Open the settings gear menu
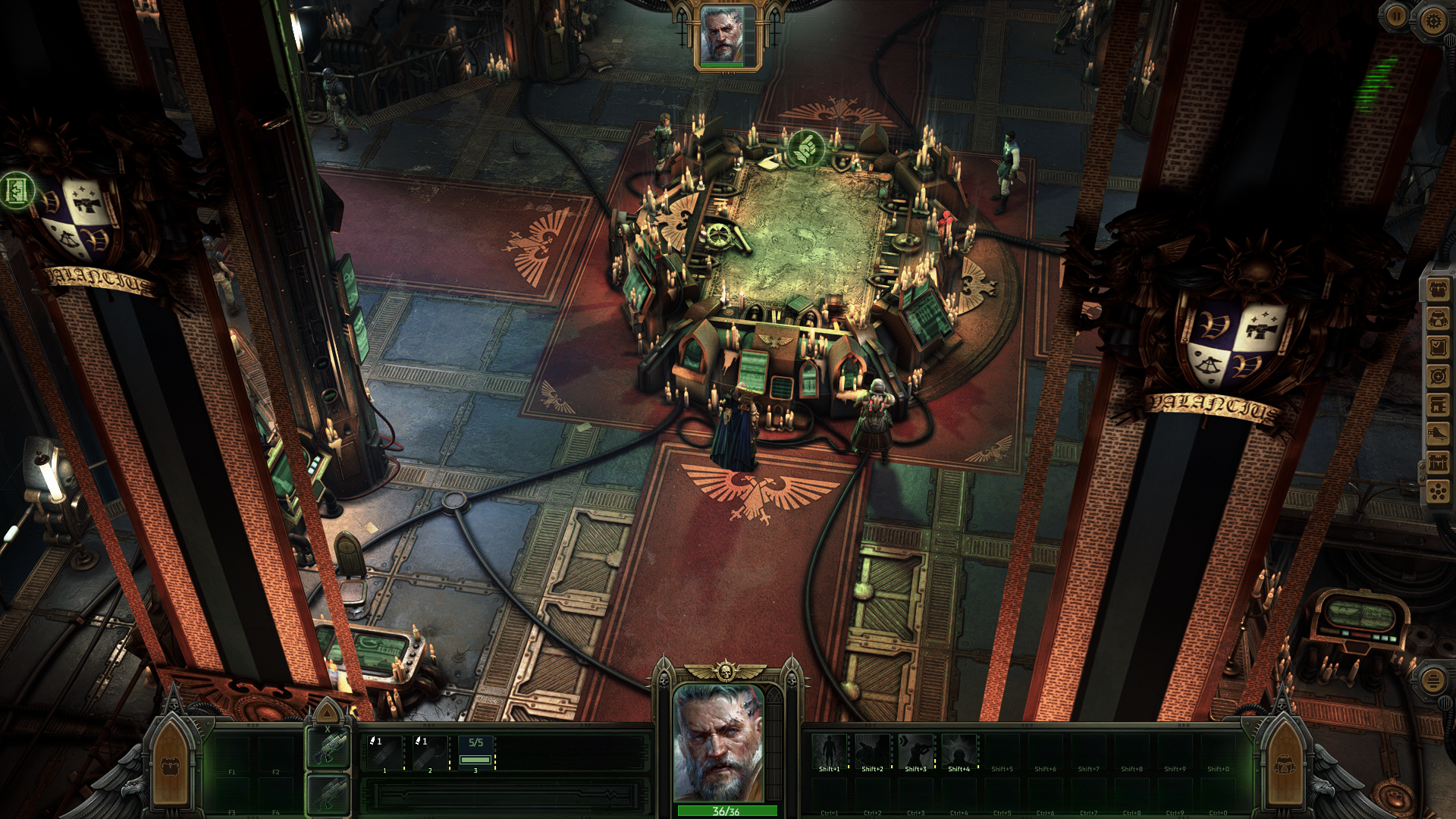Image resolution: width=1456 pixels, height=819 pixels. pos(1432,20)
